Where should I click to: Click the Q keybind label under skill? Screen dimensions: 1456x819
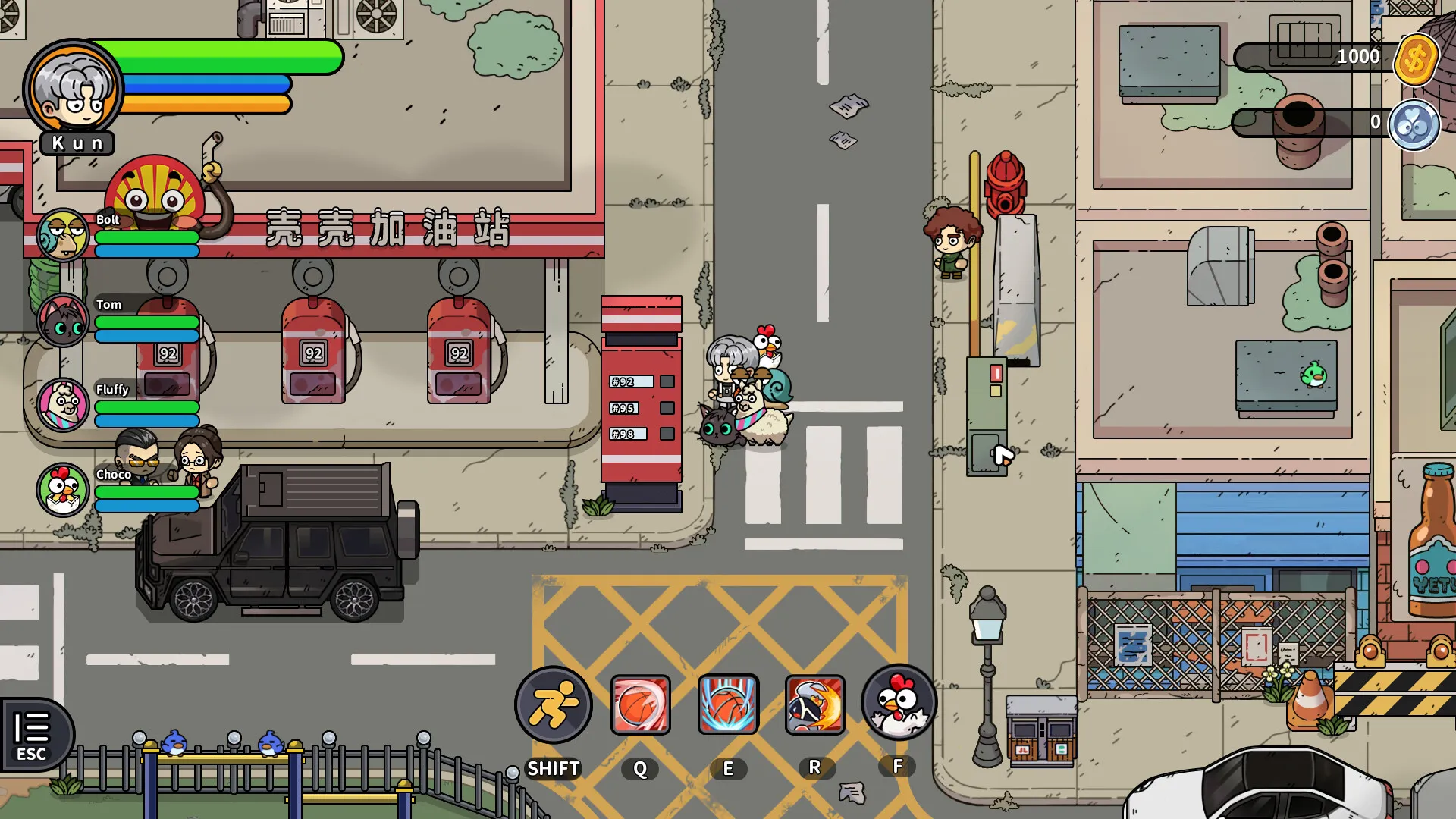click(641, 768)
